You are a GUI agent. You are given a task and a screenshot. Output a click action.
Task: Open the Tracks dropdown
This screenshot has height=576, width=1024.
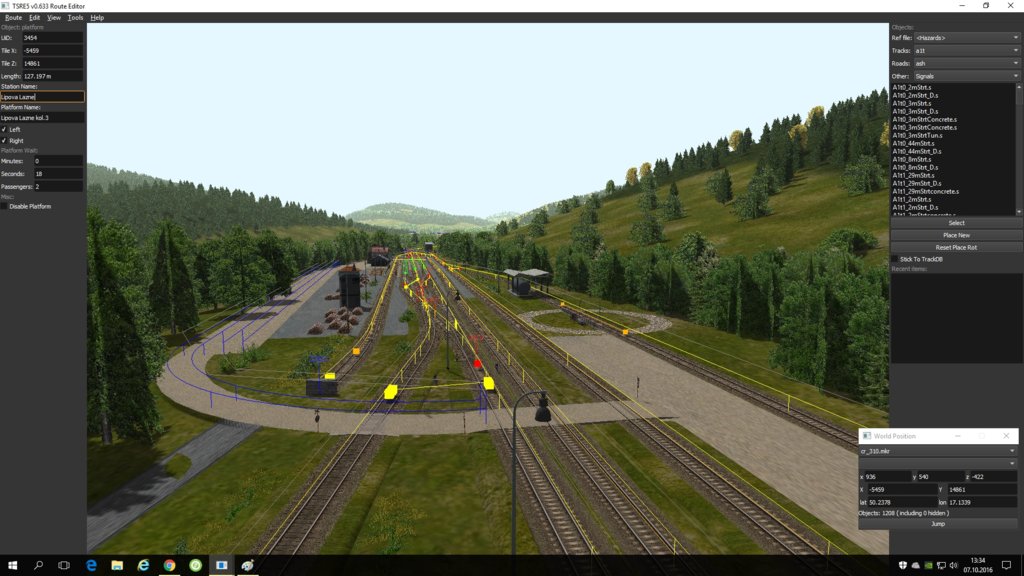966,51
